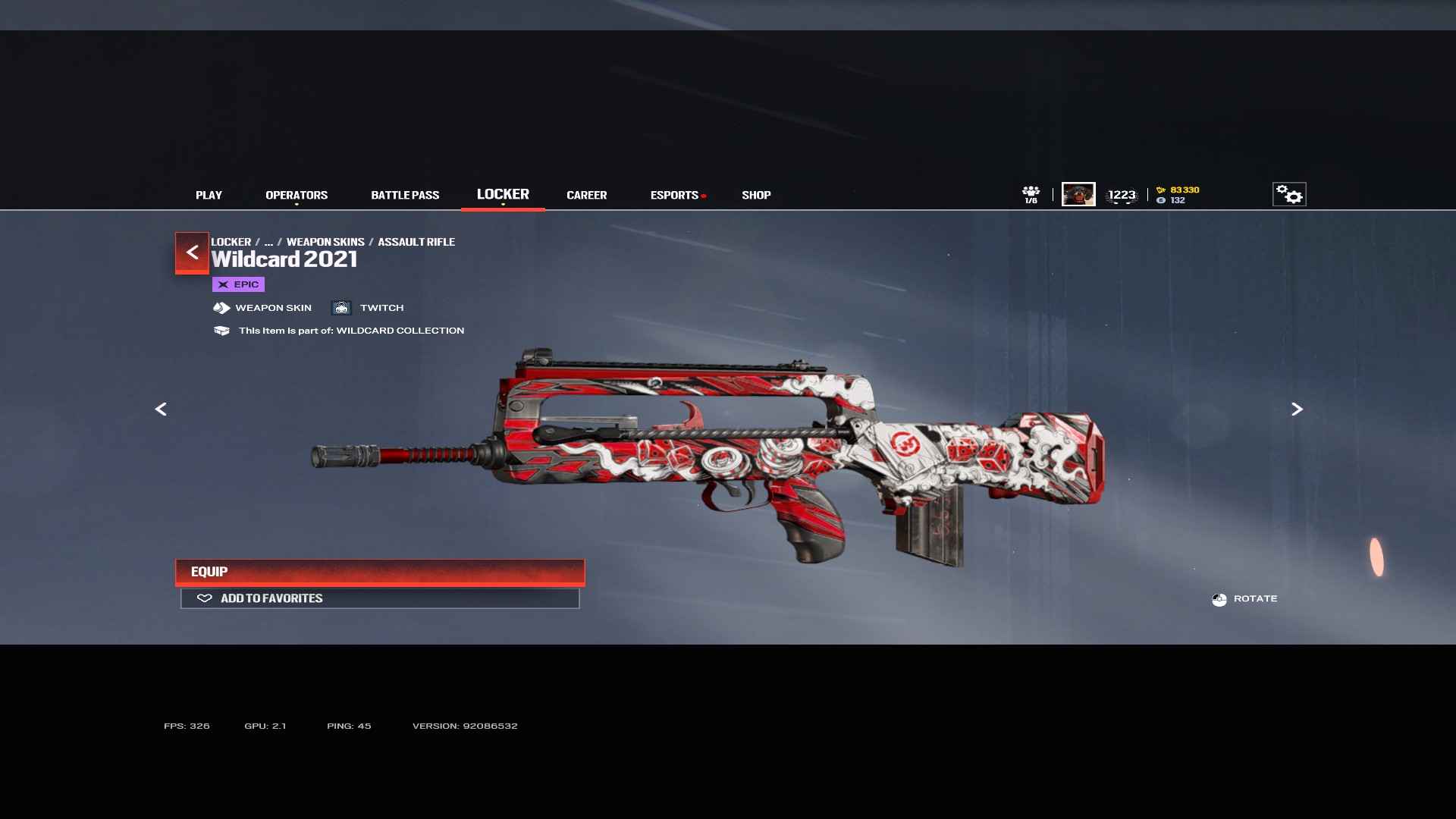
Task: Open the settings gear menu
Action: click(x=1288, y=194)
